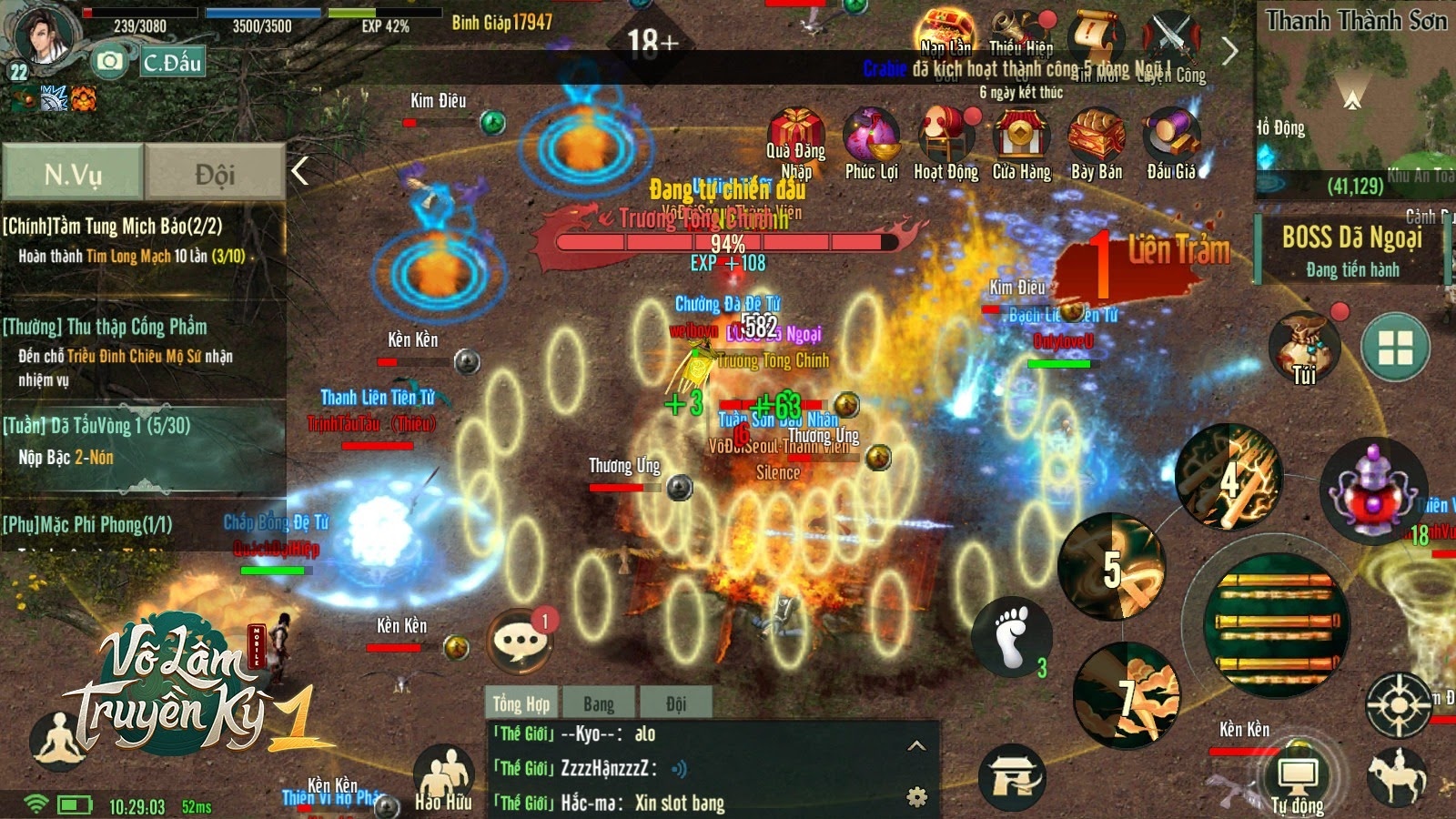Use the red potion flask
The width and height of the screenshot is (1456, 819).
coord(1372,490)
